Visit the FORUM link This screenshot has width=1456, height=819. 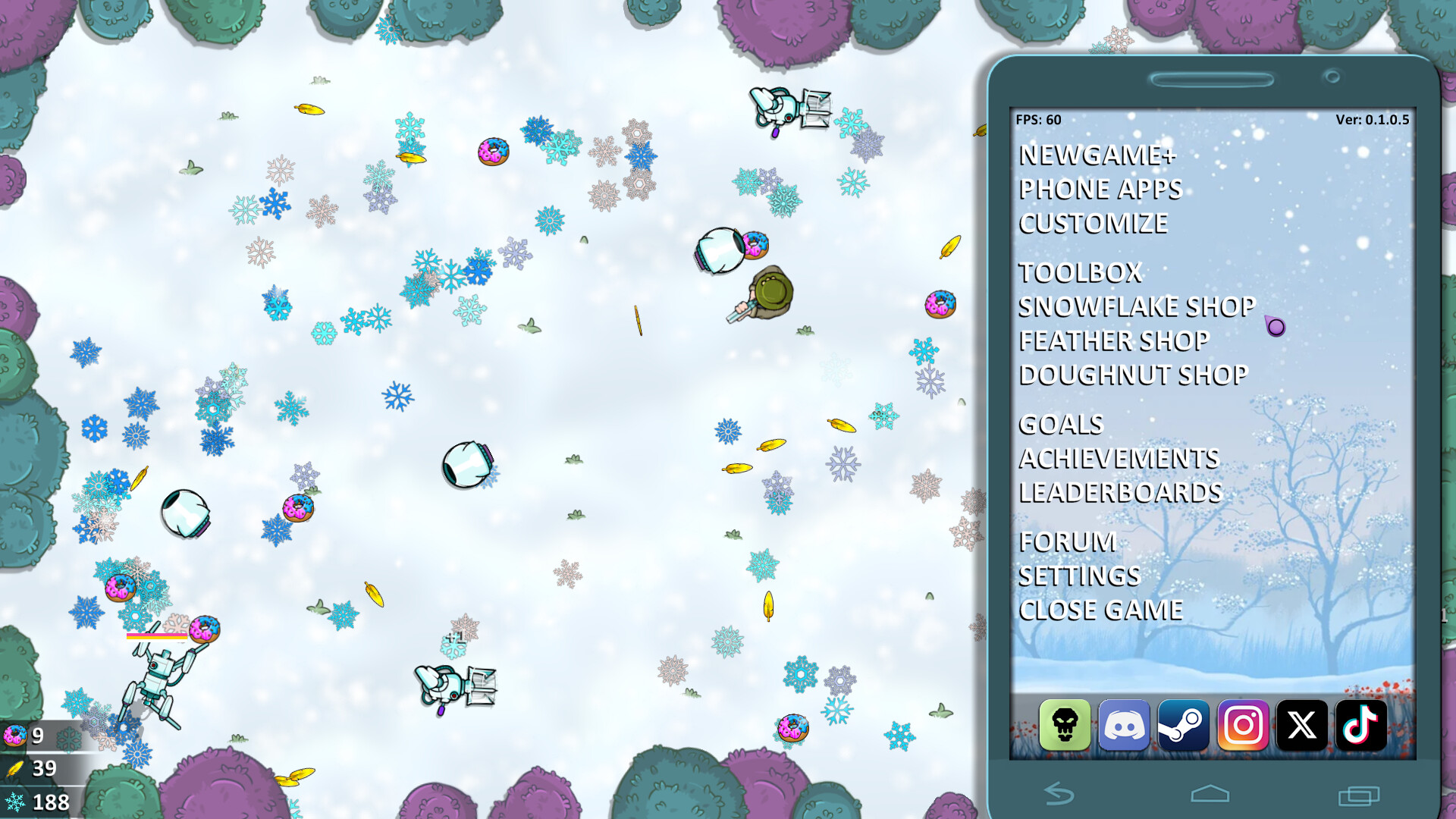tap(1066, 541)
